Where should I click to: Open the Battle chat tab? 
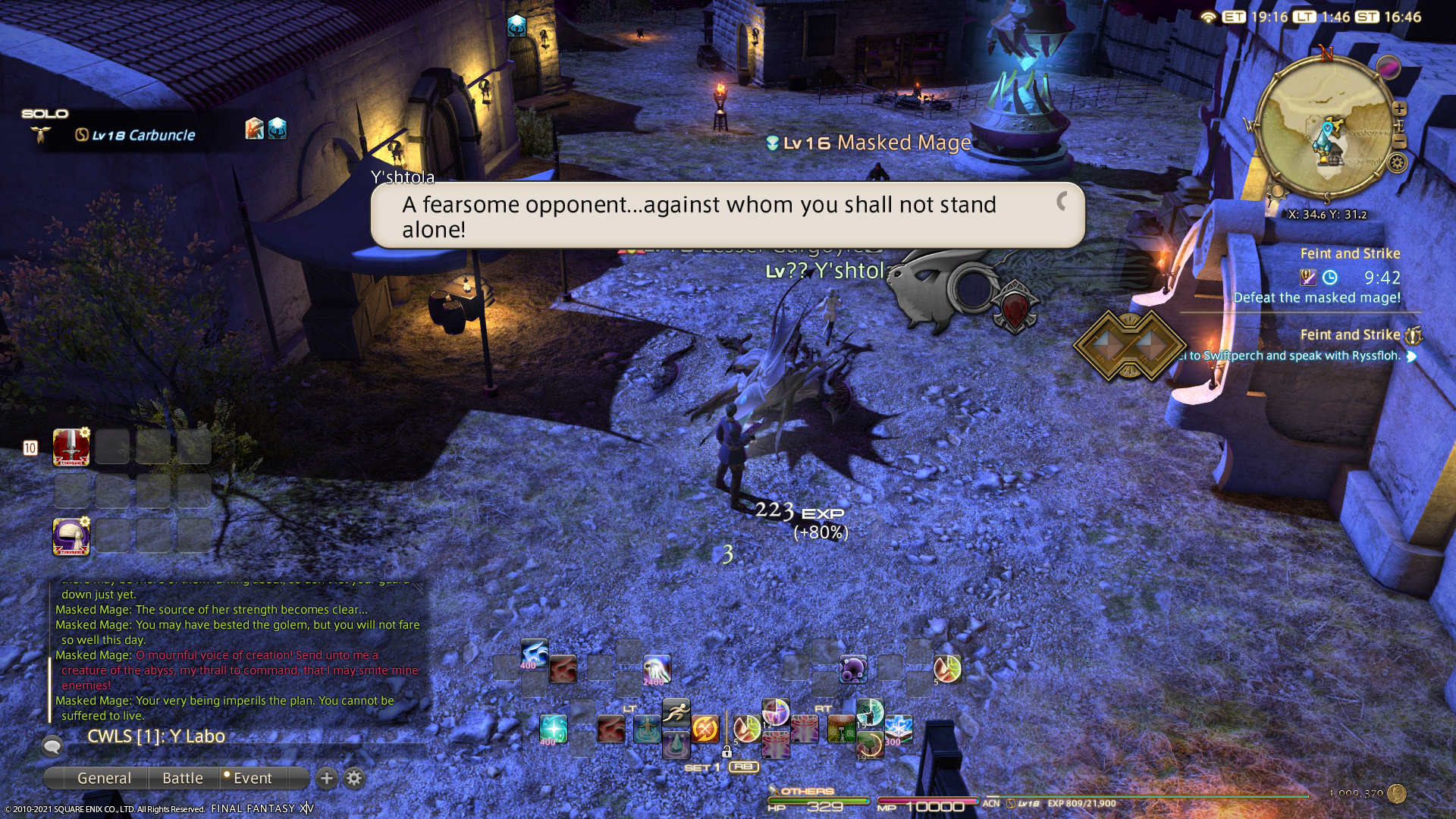coord(183,778)
